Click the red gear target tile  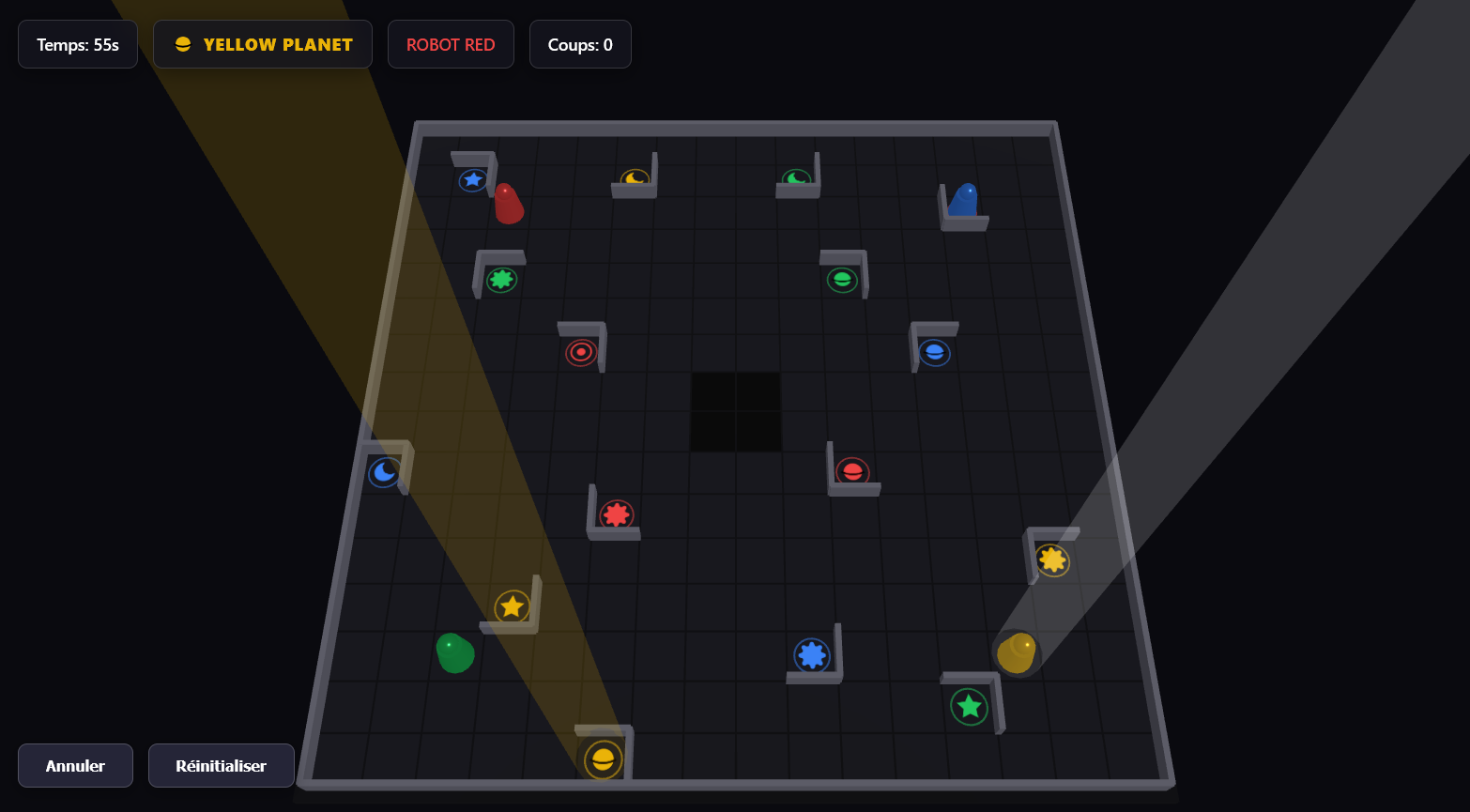pyautogui.click(x=615, y=514)
